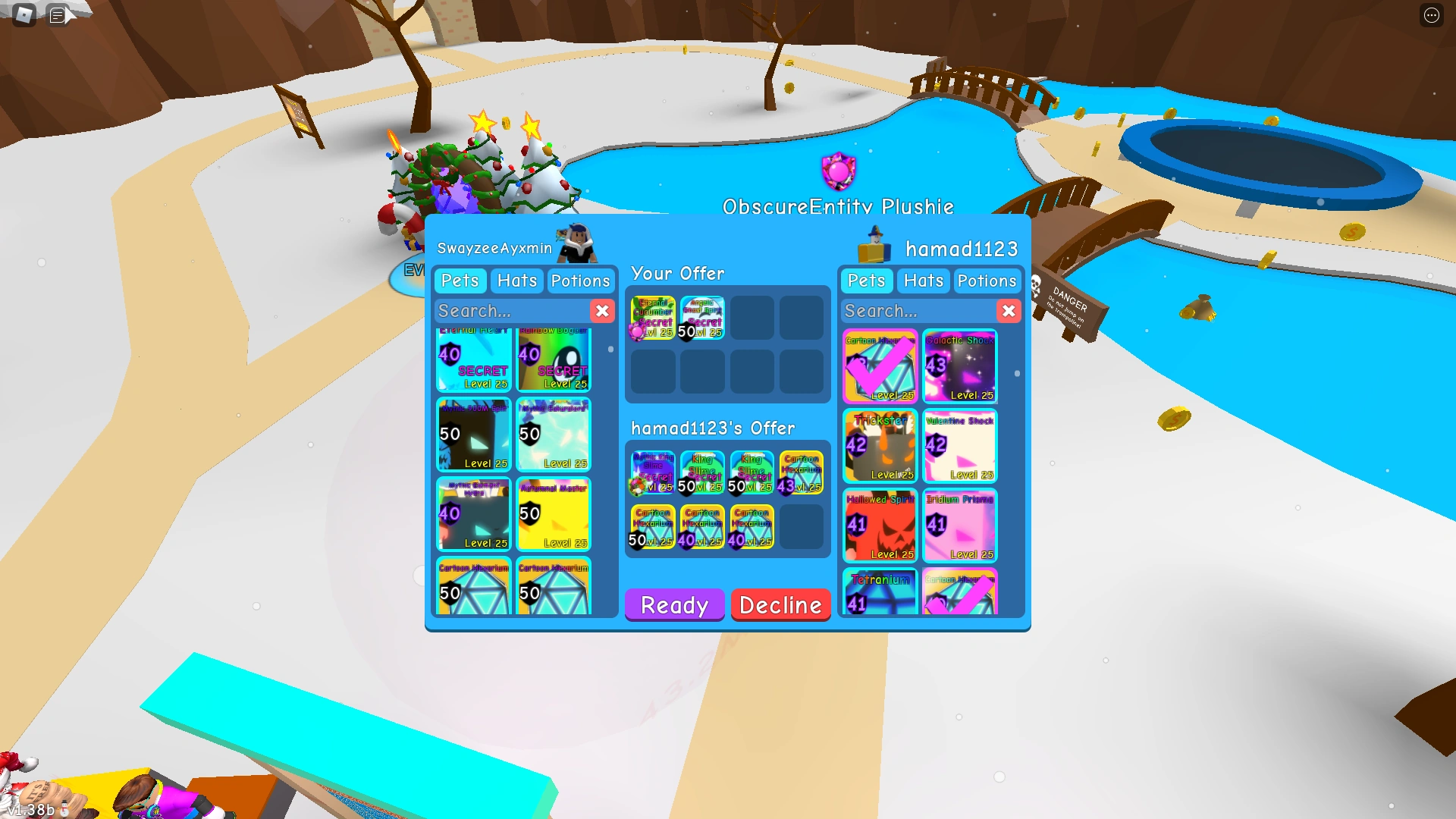Clear the left search field

point(602,310)
